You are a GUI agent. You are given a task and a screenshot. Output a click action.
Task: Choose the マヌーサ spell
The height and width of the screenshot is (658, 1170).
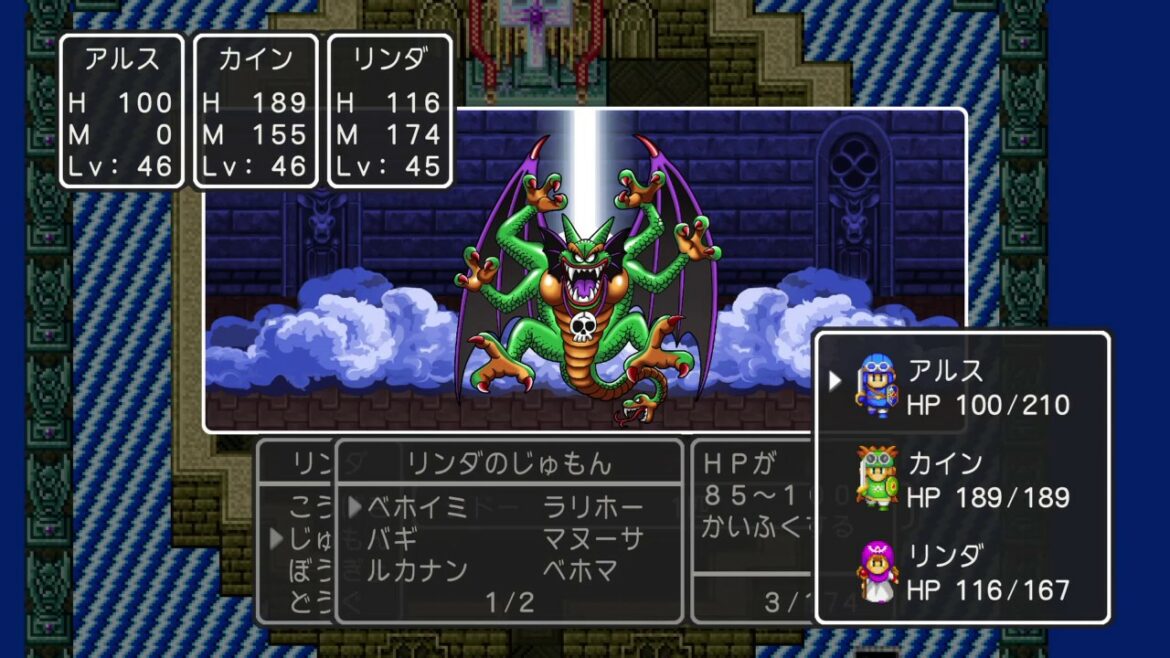593,540
